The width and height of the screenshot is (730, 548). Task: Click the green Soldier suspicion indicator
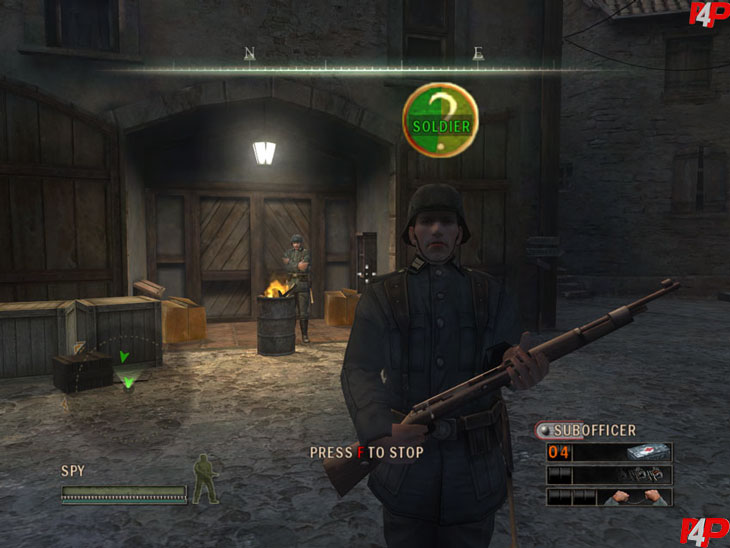(440, 119)
